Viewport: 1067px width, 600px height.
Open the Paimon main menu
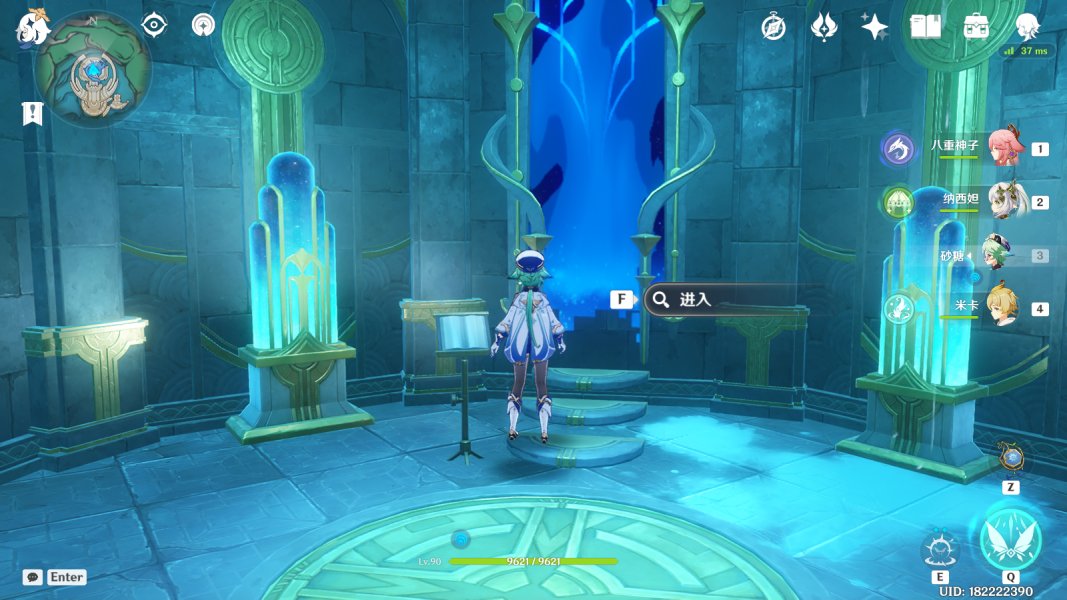32,27
